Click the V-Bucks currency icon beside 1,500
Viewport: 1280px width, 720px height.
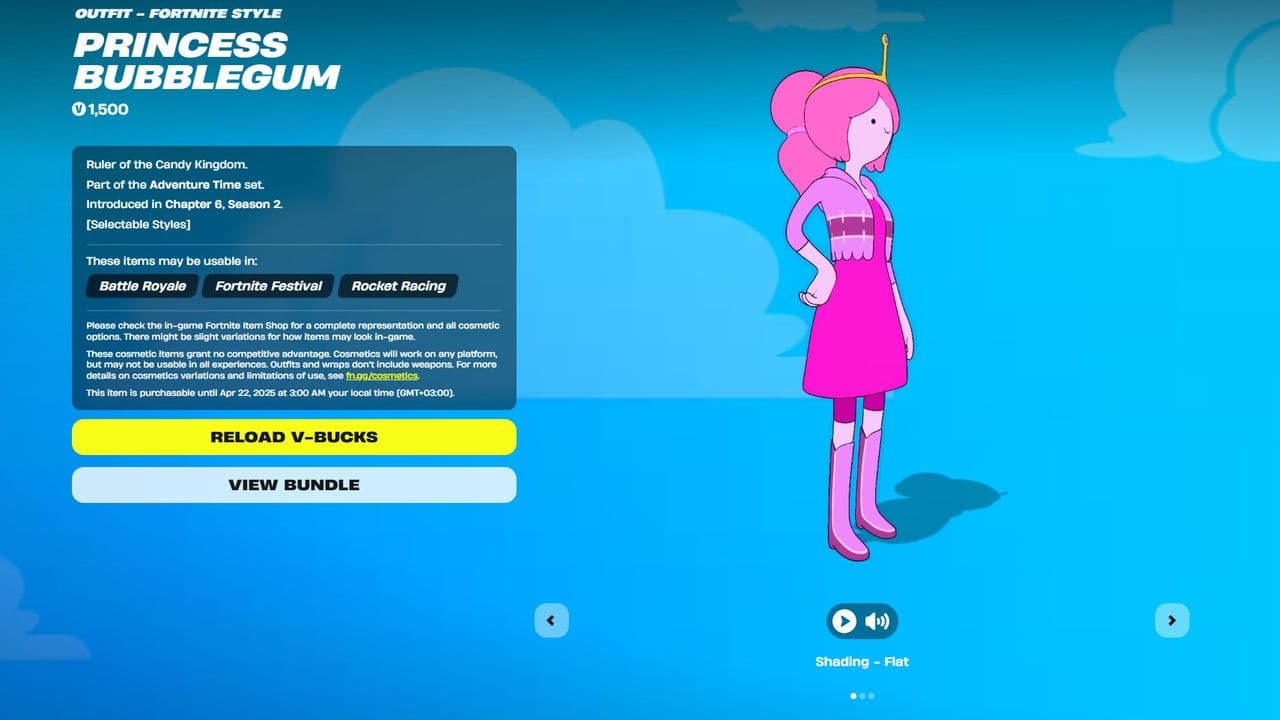point(80,109)
